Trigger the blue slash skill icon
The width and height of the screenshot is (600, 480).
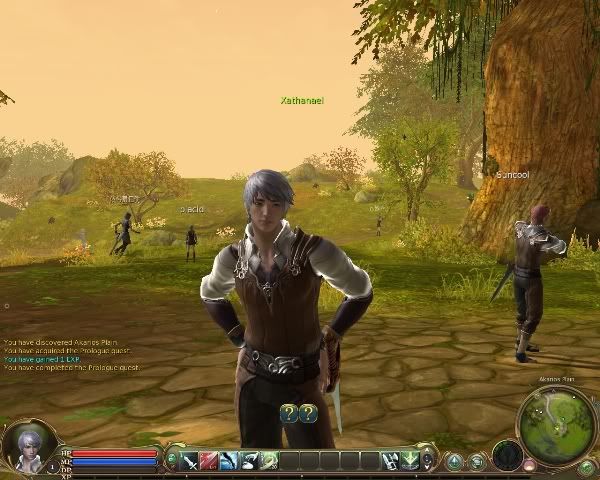pyautogui.click(x=229, y=460)
